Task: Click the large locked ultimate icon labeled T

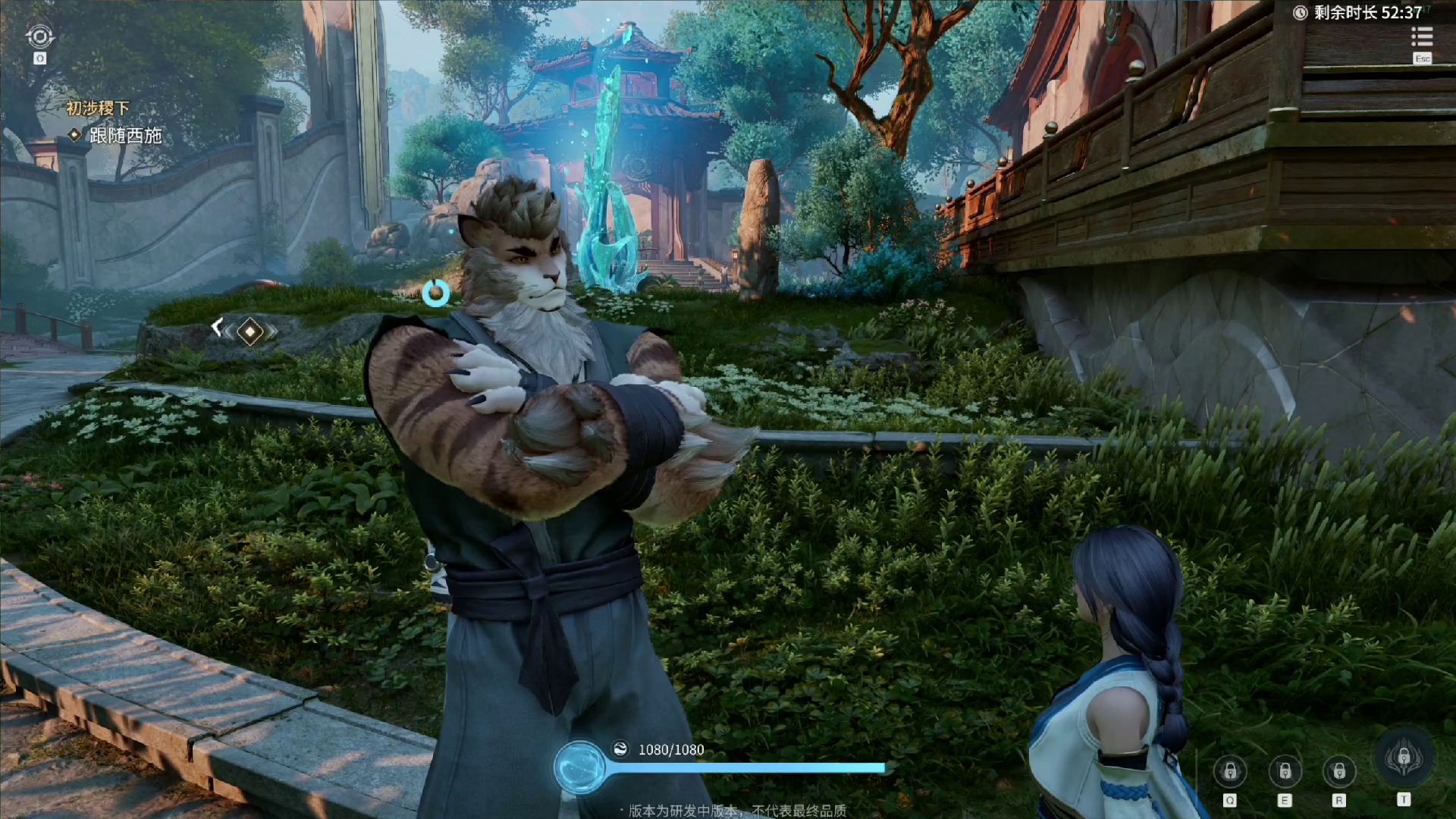Action: pyautogui.click(x=1404, y=758)
